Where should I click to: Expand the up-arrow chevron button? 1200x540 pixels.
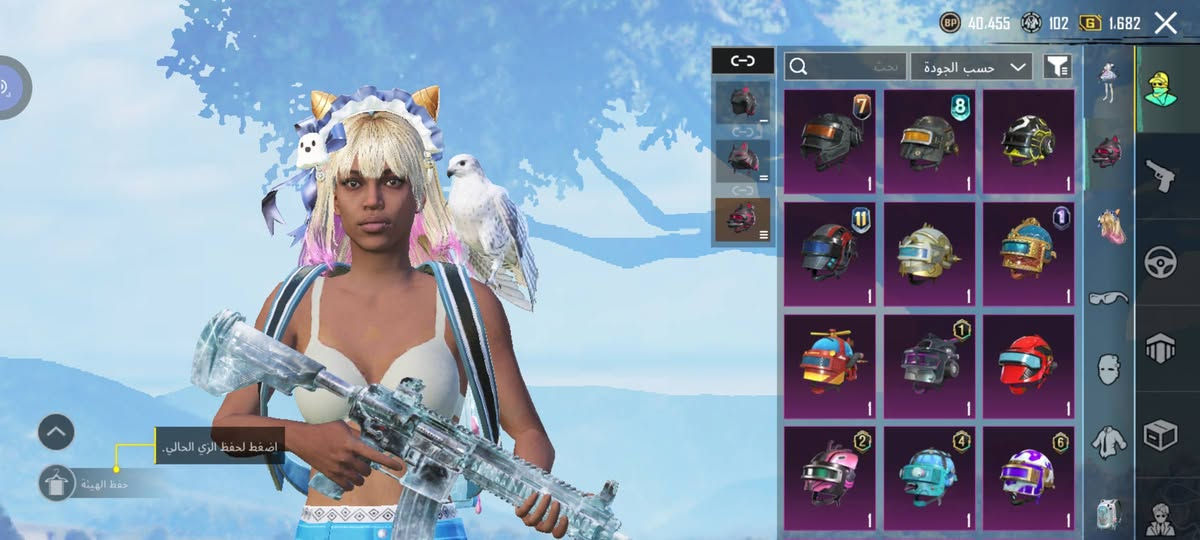tap(56, 432)
